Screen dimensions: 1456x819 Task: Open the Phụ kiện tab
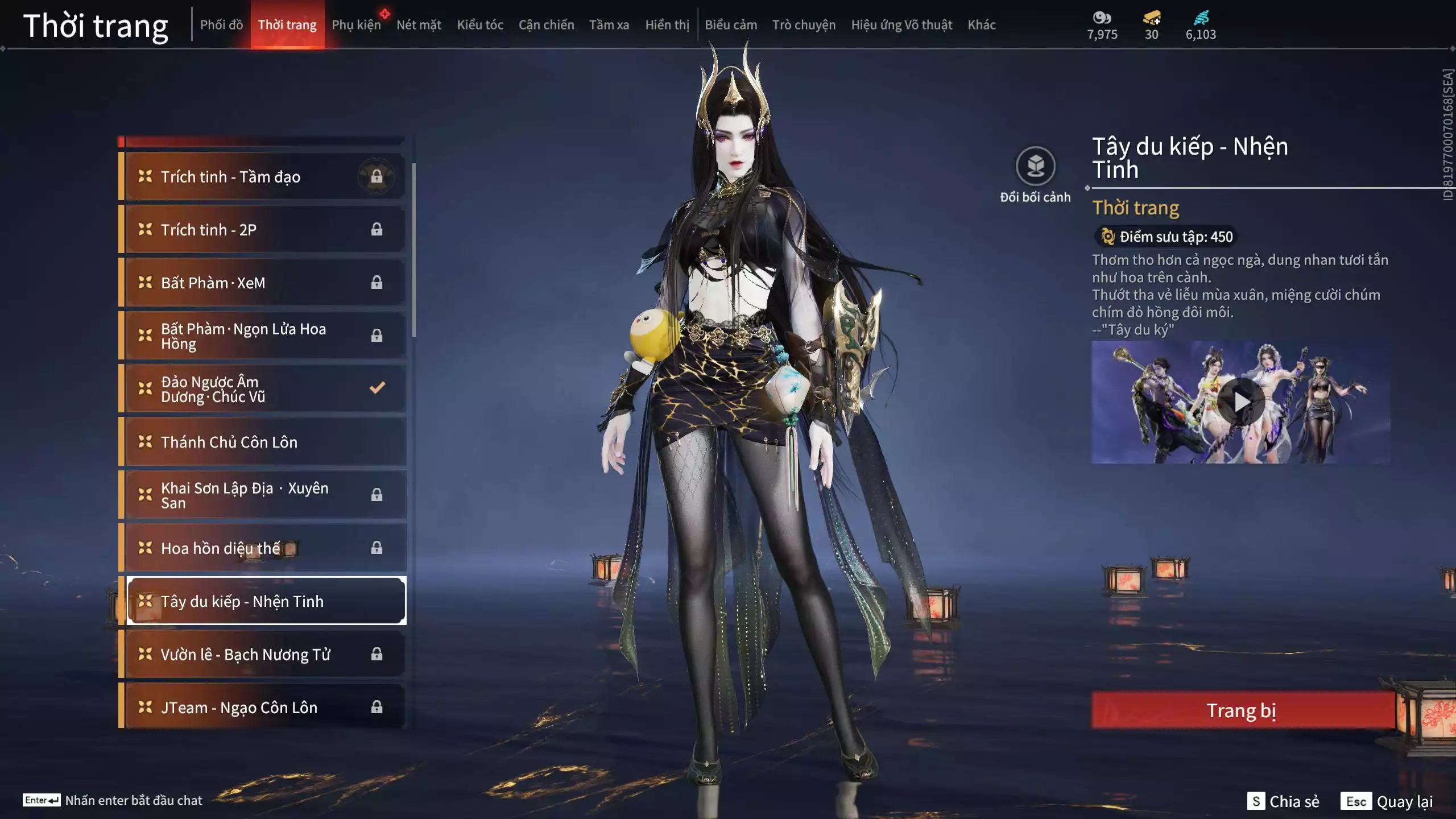tap(356, 25)
